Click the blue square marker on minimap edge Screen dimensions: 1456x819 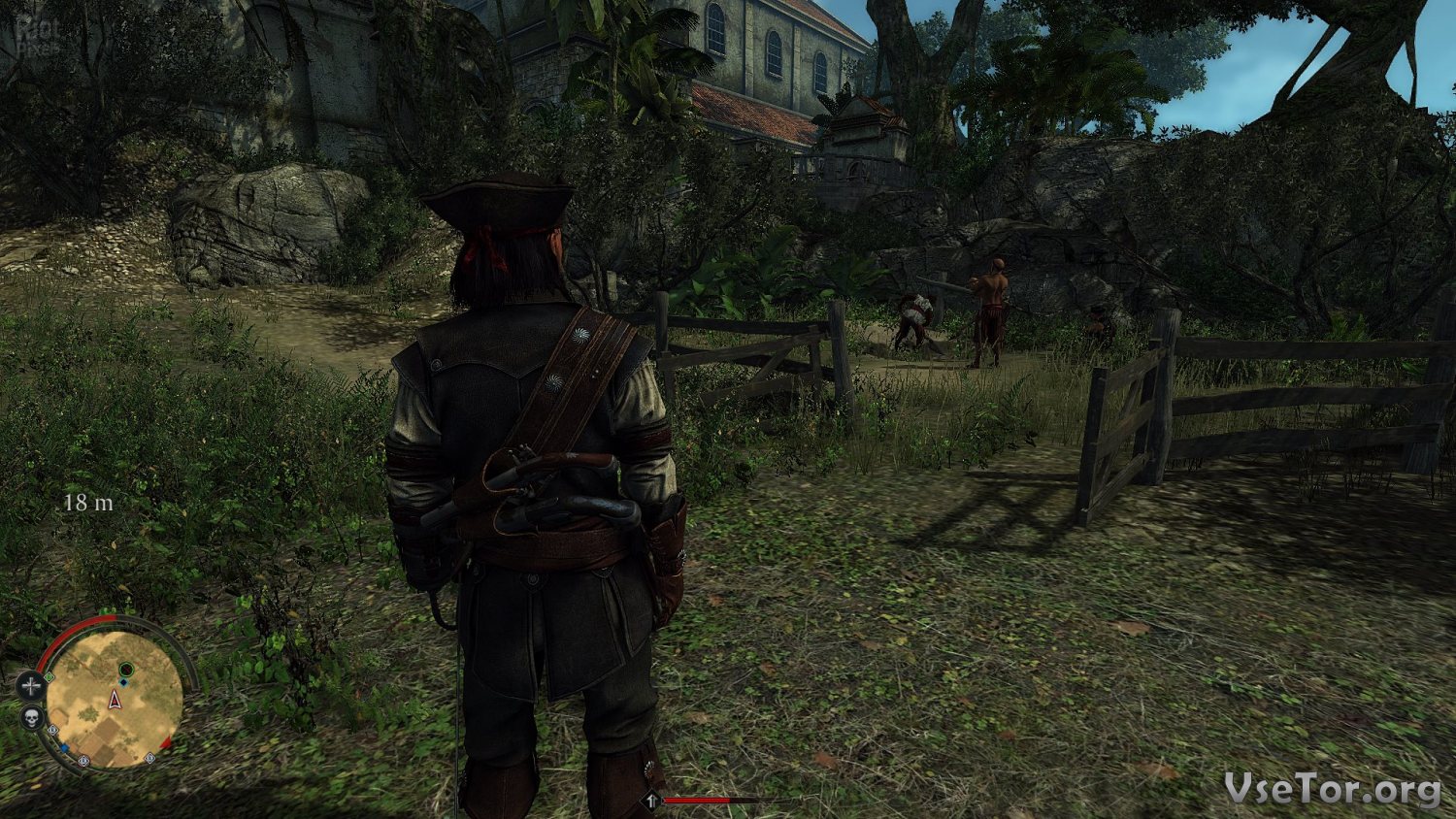(64, 748)
